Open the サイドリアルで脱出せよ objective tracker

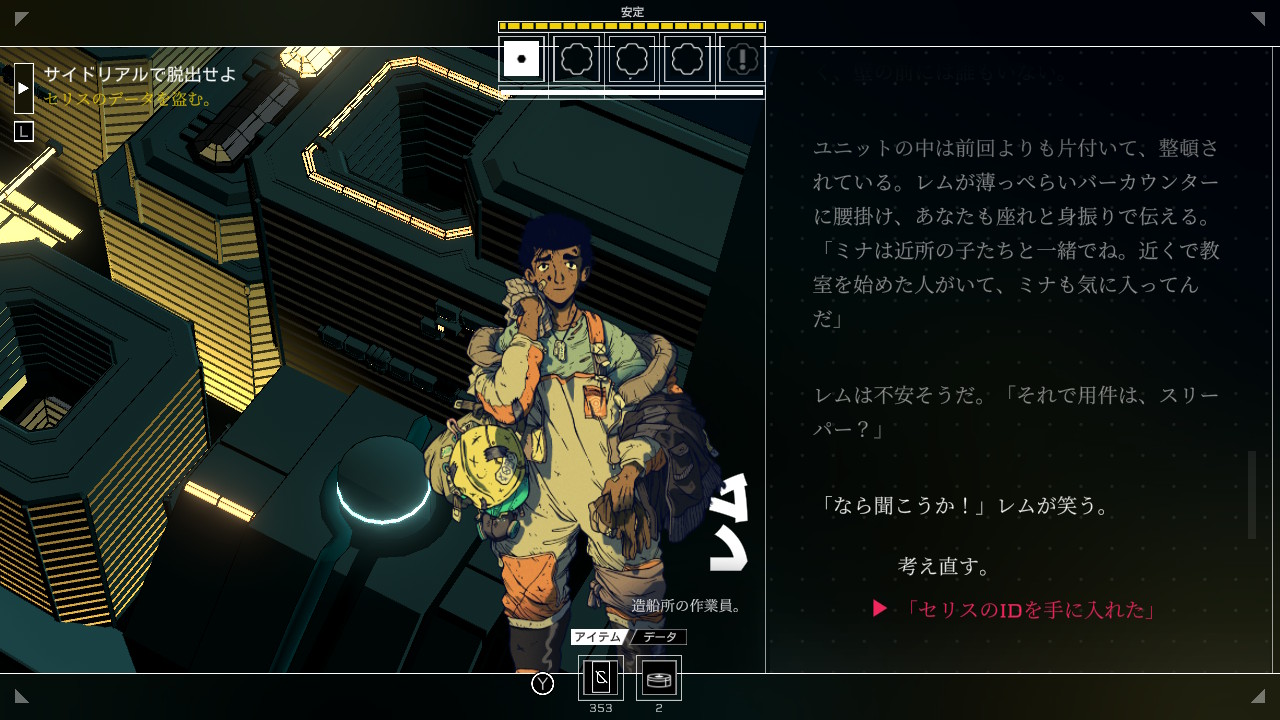tap(140, 75)
